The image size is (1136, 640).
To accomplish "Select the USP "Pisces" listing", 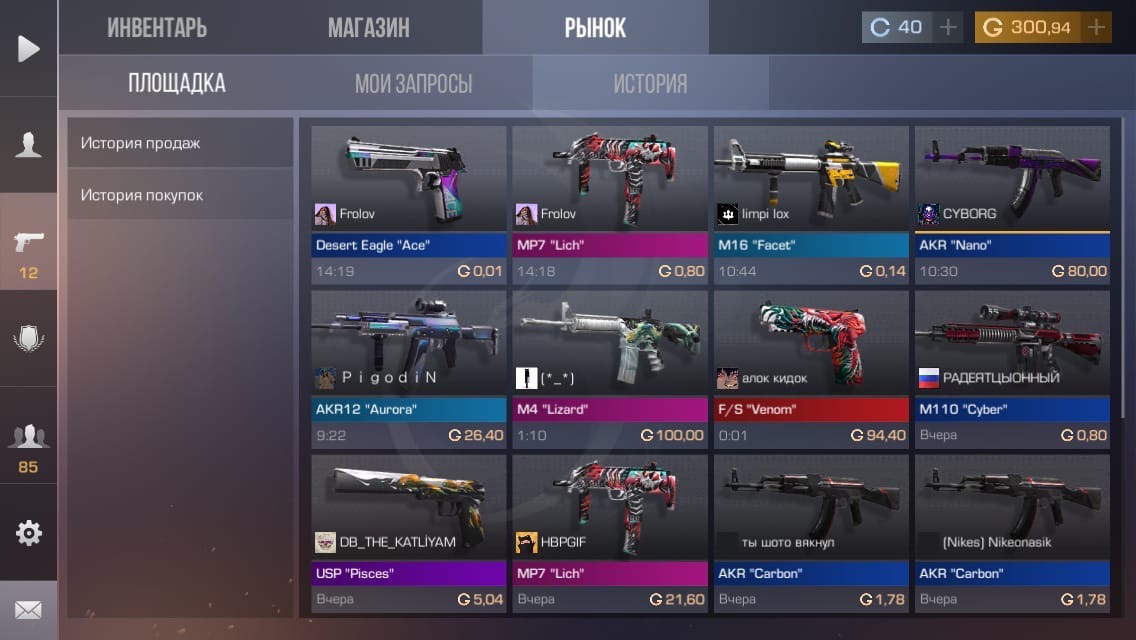I will tap(409, 532).
